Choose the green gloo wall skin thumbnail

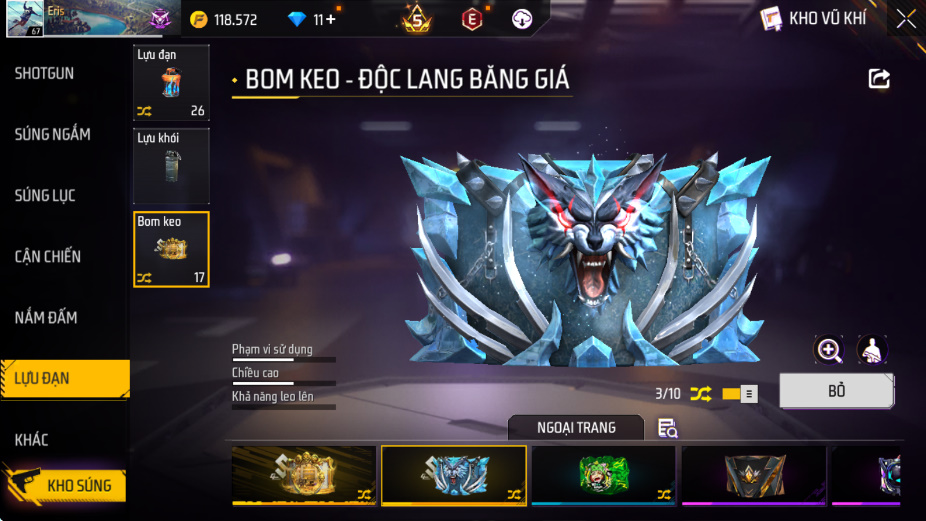(603, 475)
